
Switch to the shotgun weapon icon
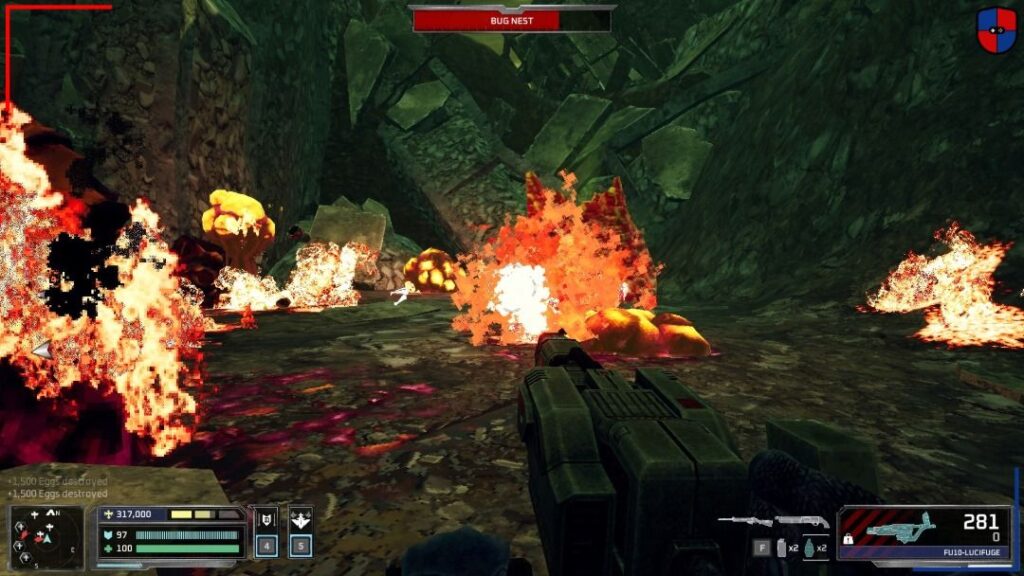(802, 521)
